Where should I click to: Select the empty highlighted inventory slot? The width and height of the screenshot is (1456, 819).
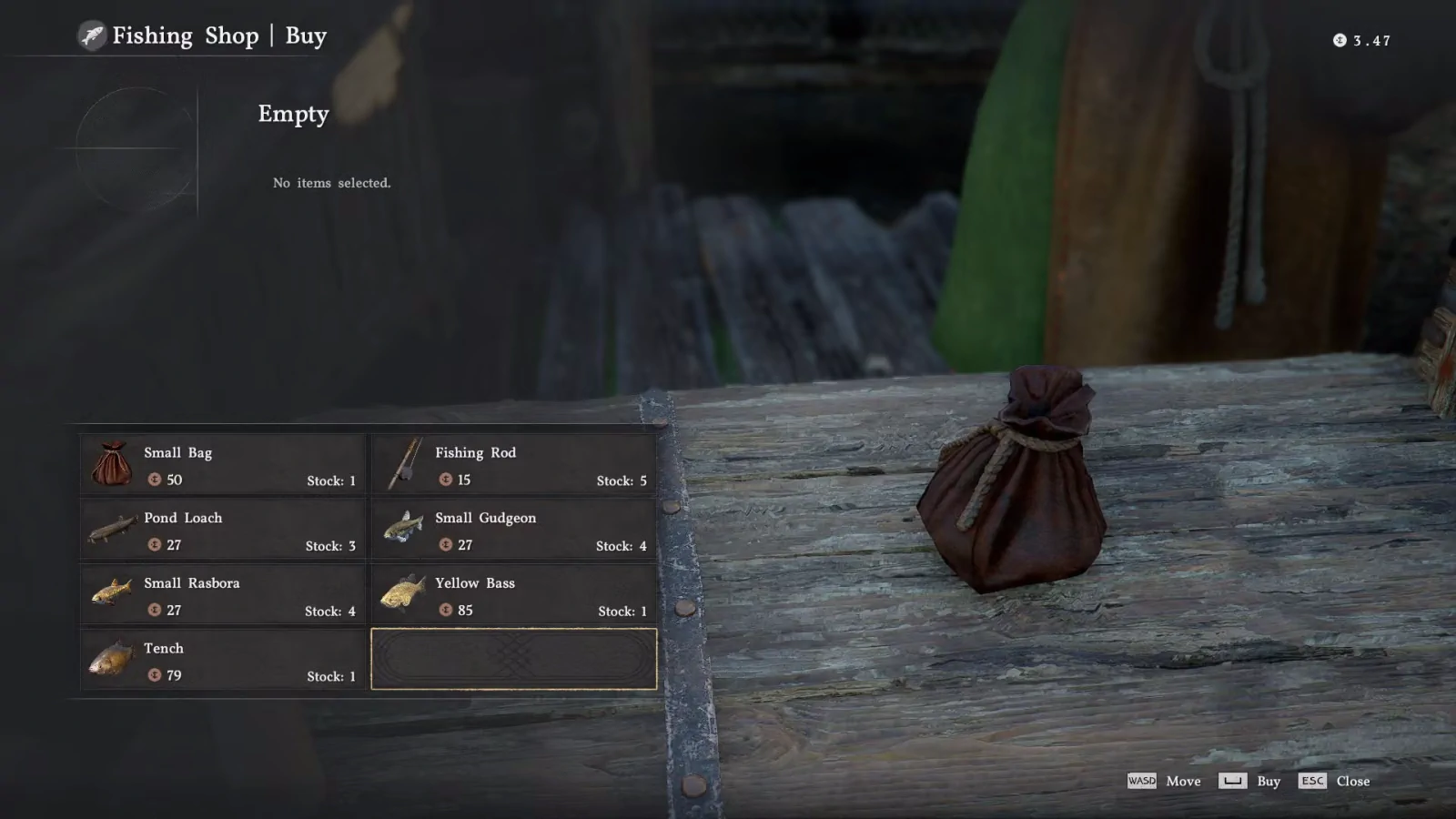click(x=513, y=661)
